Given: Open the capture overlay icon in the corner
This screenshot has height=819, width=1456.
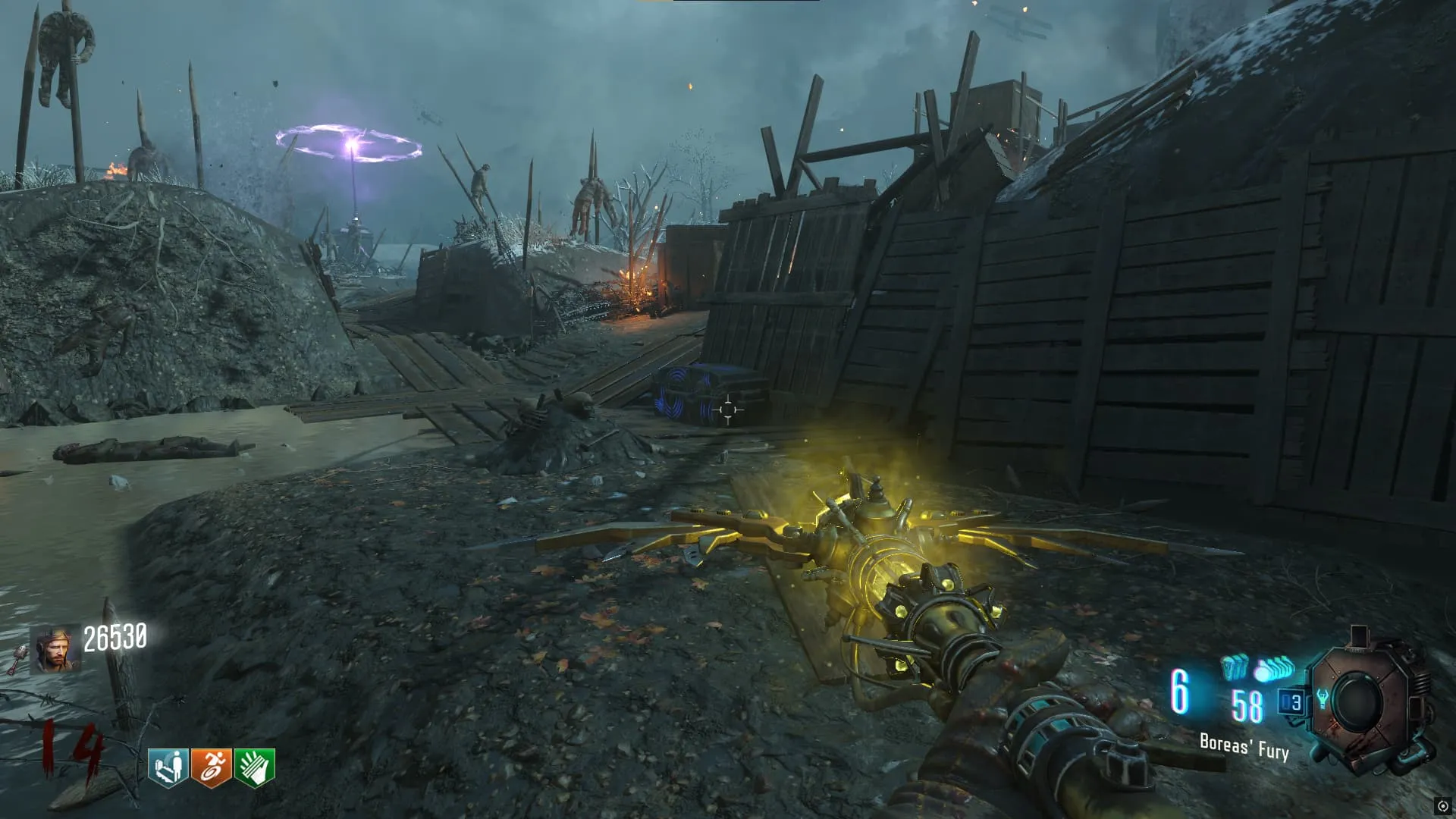Looking at the screenshot, I should 1442,806.
